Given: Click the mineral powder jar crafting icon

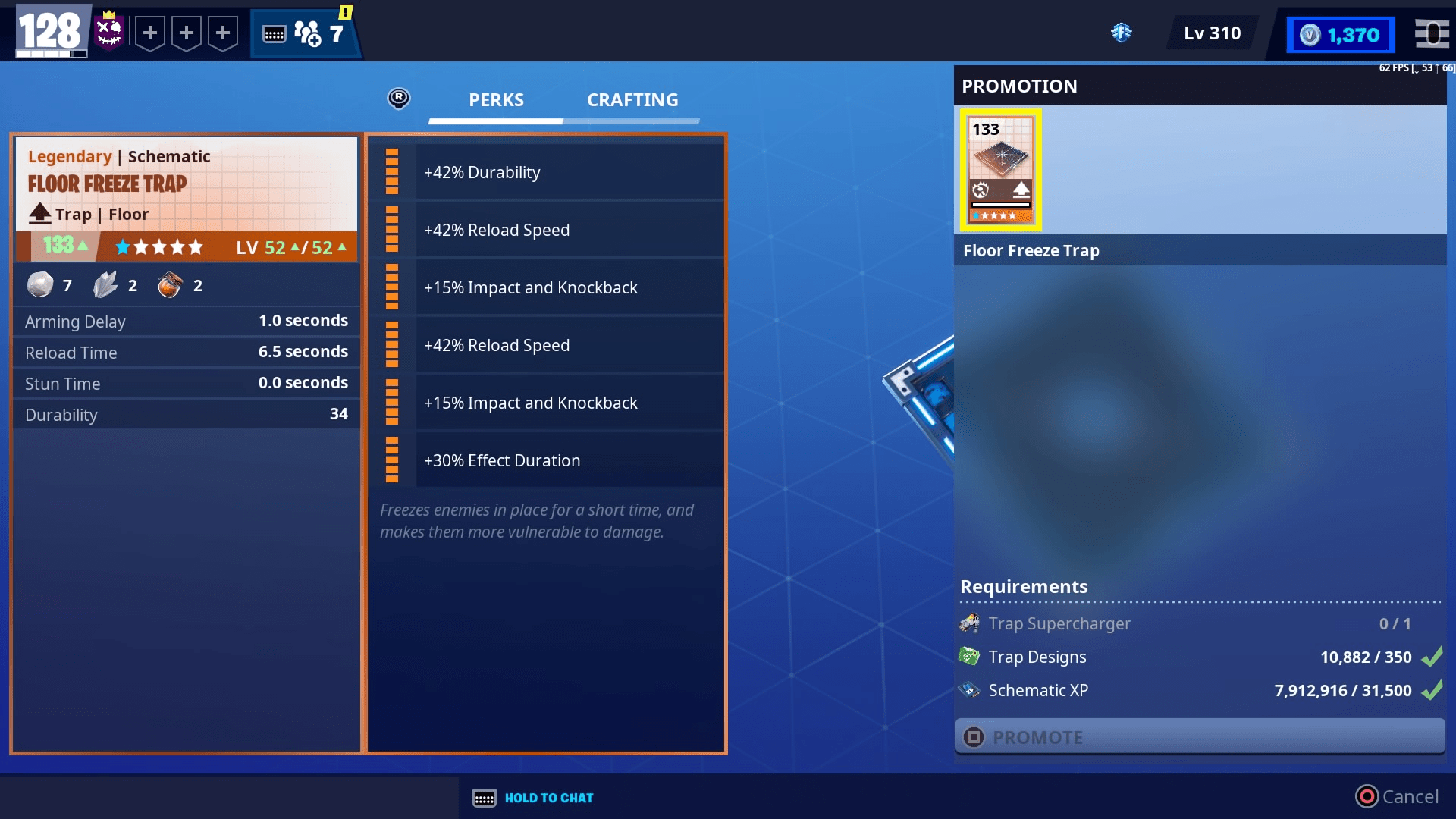Looking at the screenshot, I should coord(170,284).
